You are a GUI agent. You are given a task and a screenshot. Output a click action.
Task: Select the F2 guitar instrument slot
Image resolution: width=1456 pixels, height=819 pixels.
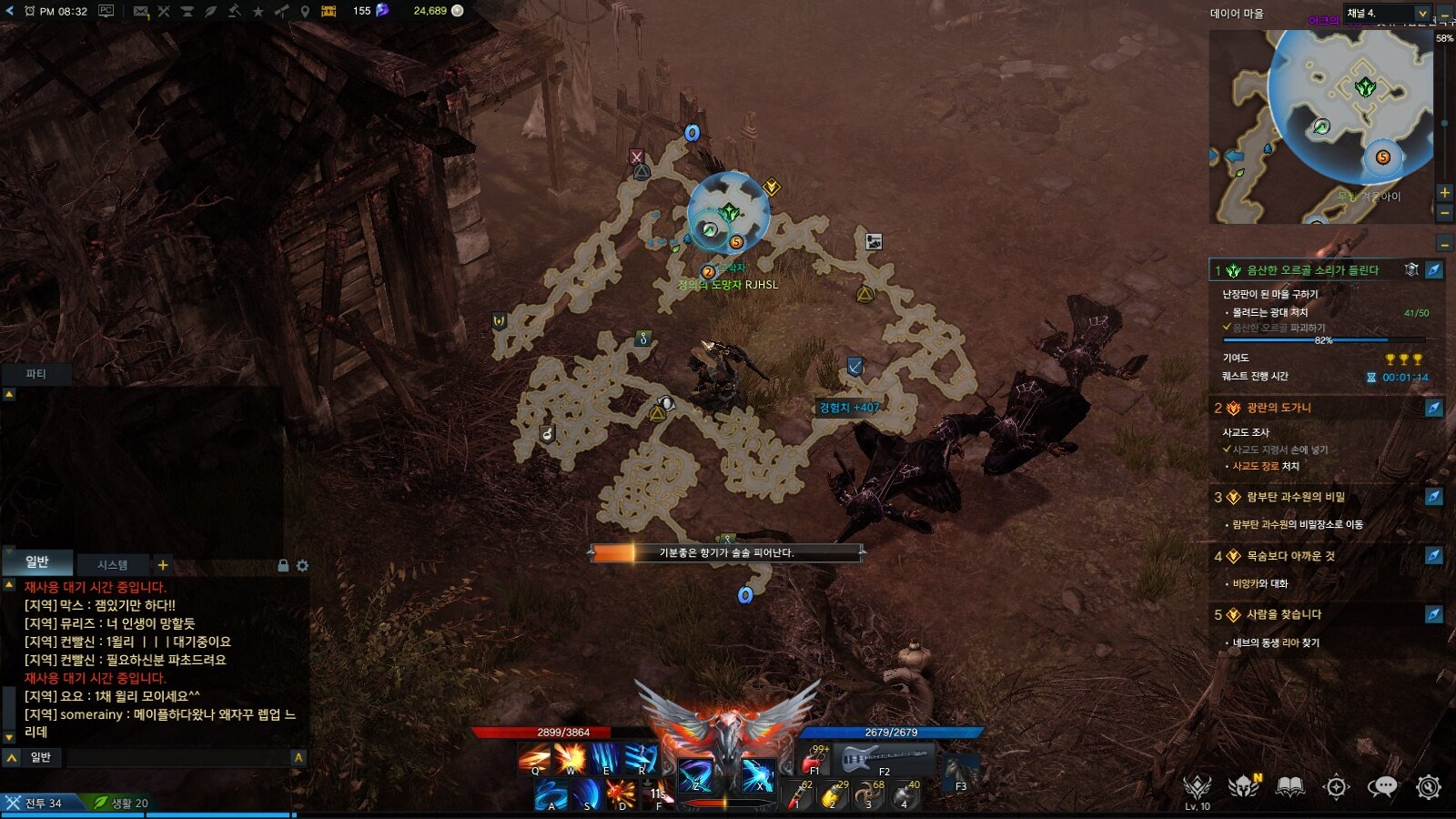(885, 758)
